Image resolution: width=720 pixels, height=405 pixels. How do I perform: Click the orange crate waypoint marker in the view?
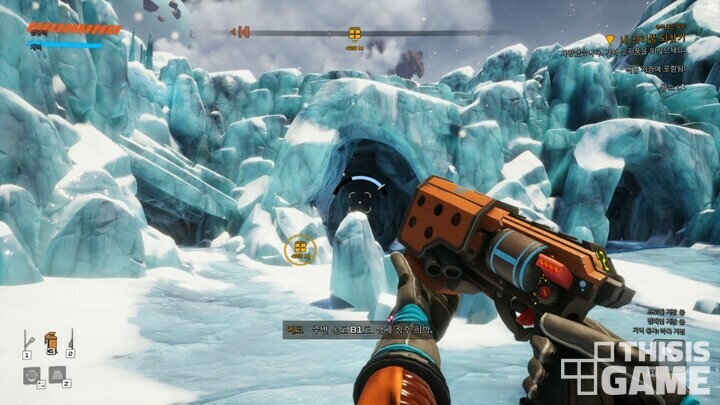tap(299, 249)
